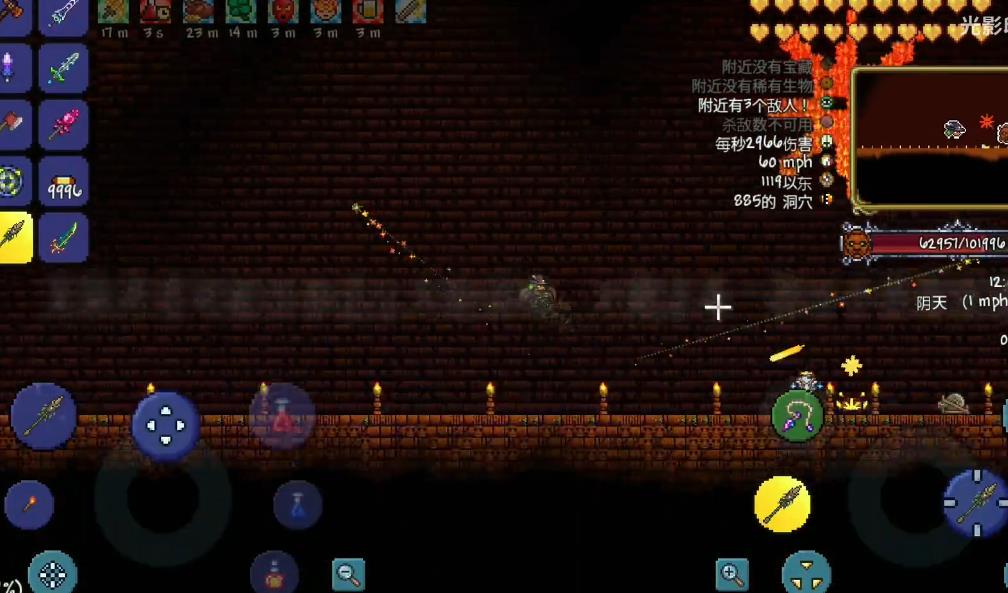Tap the yellow spear attack button

click(x=782, y=504)
